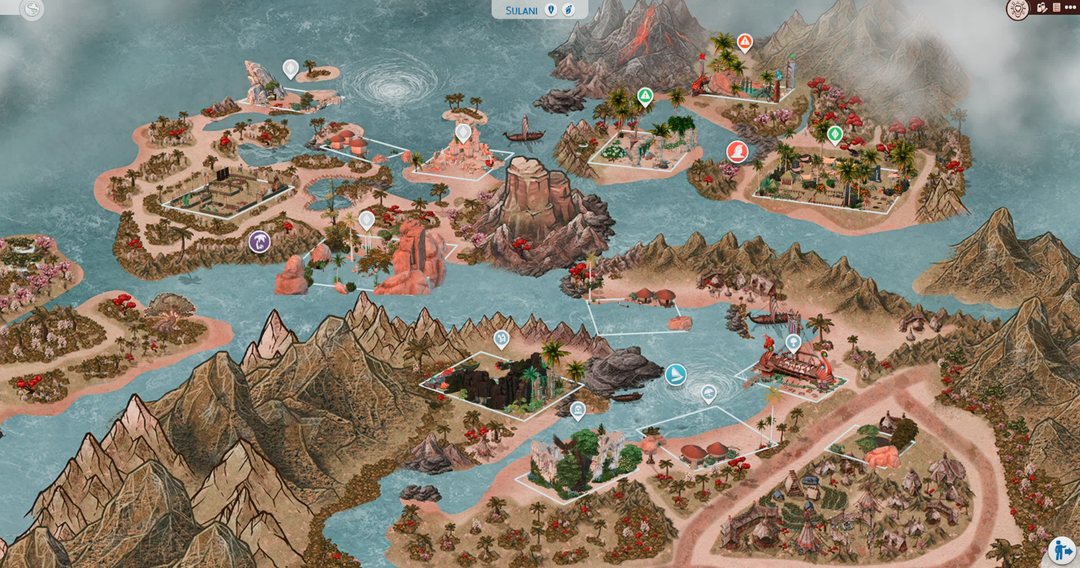Select the tree marker above the red ship
This screenshot has width=1080, height=568.
(x=793, y=343)
